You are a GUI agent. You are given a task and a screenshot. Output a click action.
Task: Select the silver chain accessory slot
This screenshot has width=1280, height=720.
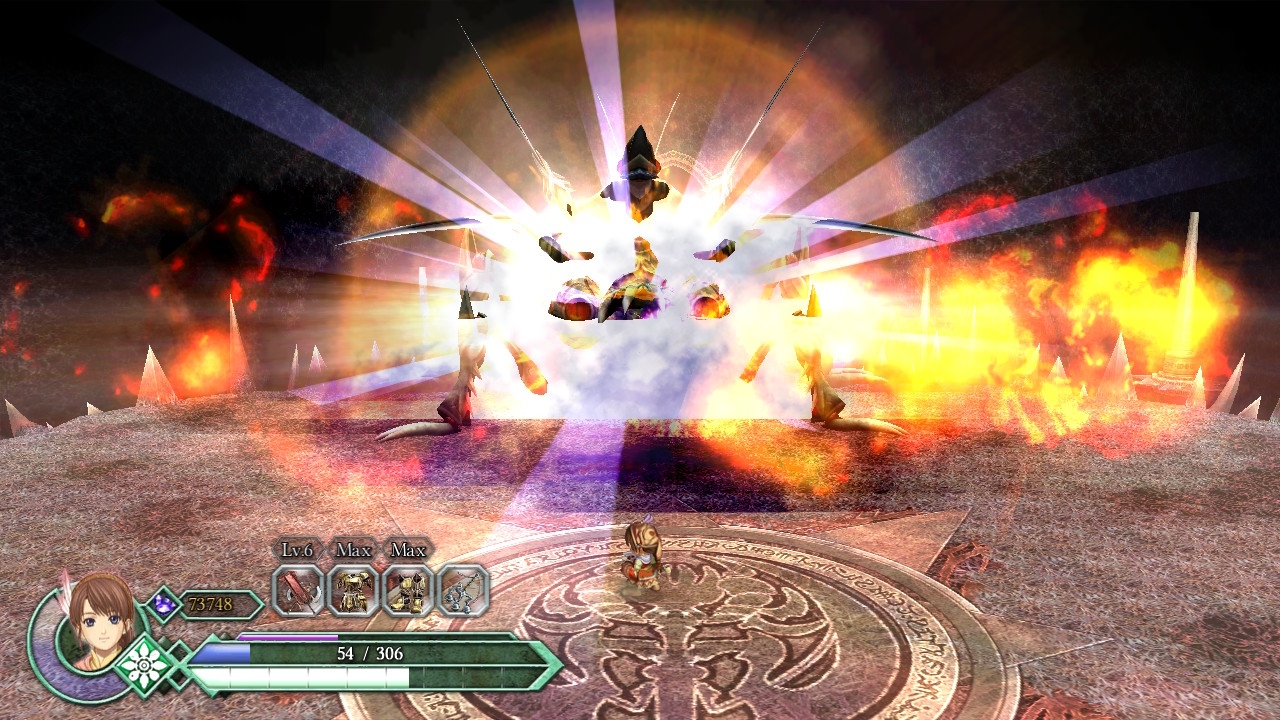coord(463,590)
